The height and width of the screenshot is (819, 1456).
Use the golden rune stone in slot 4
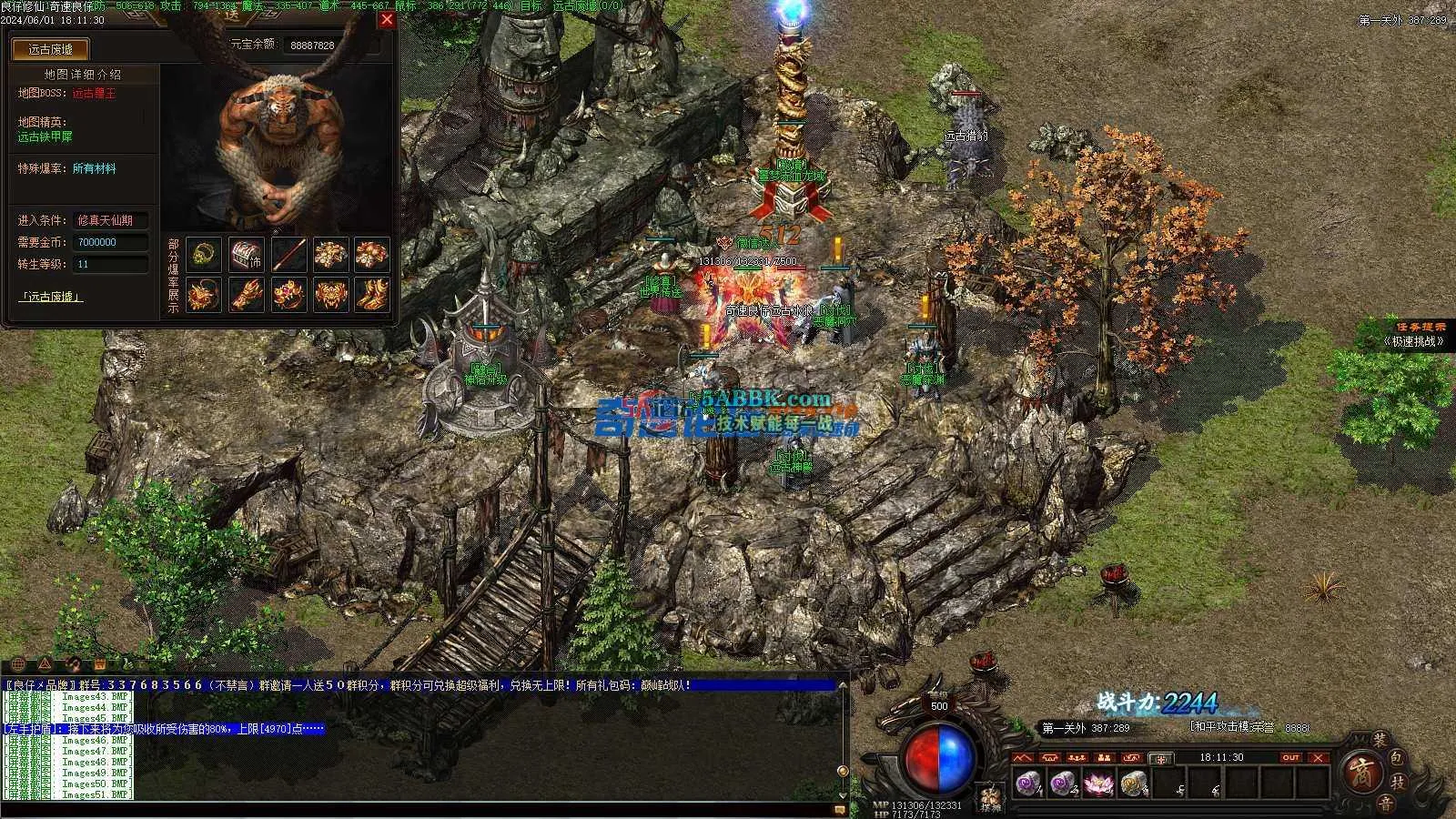[1133, 783]
